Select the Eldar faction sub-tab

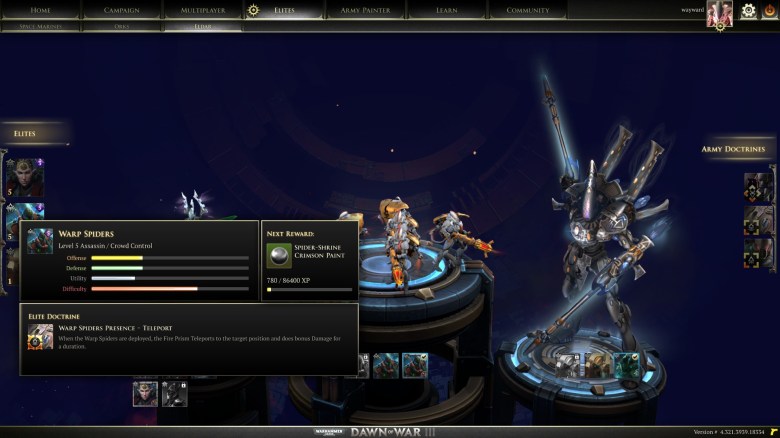point(203,26)
